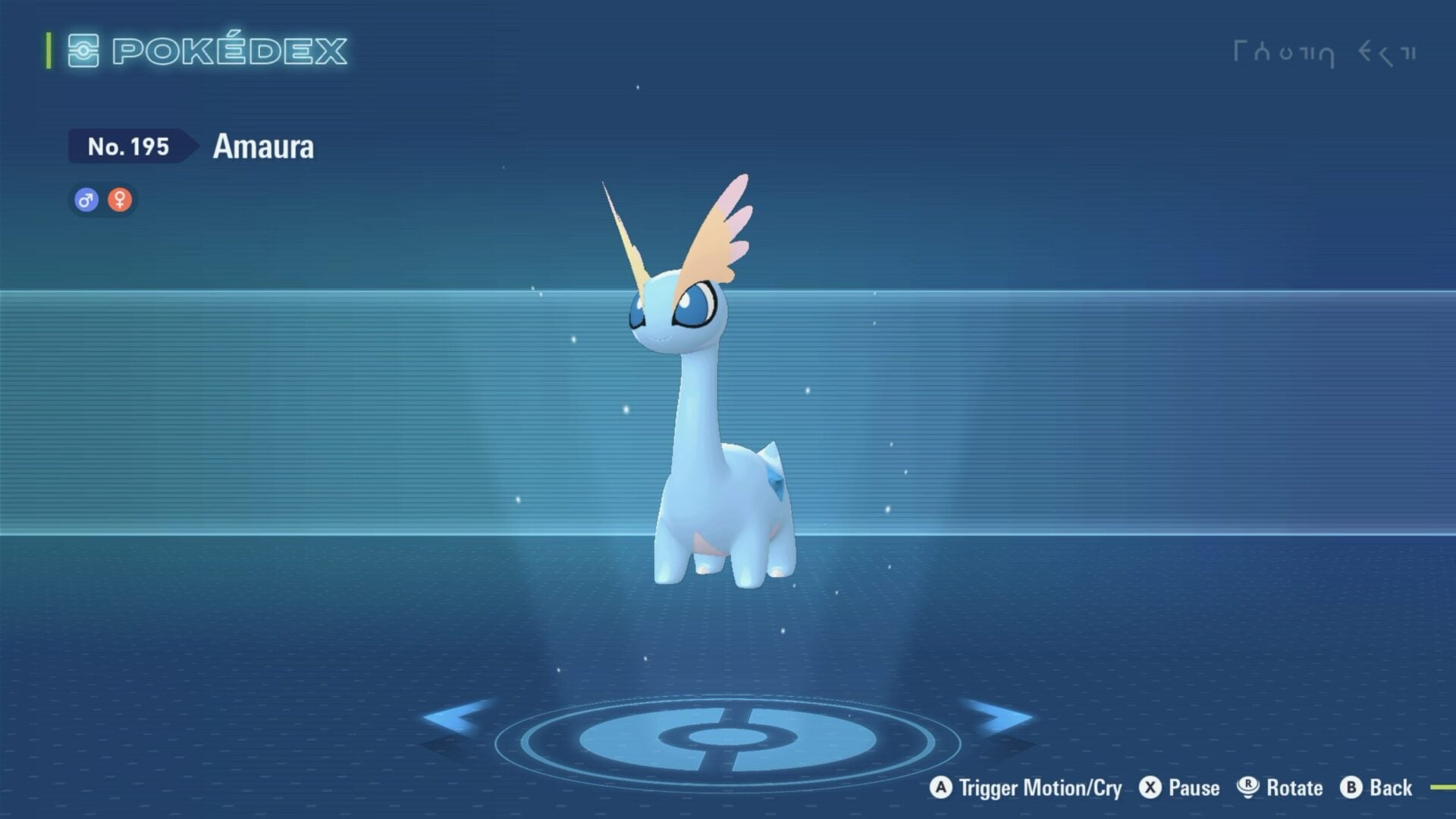The image size is (1456, 819).
Task: Click the A button icon near Trigger Motion/Cry
Action: (943, 788)
